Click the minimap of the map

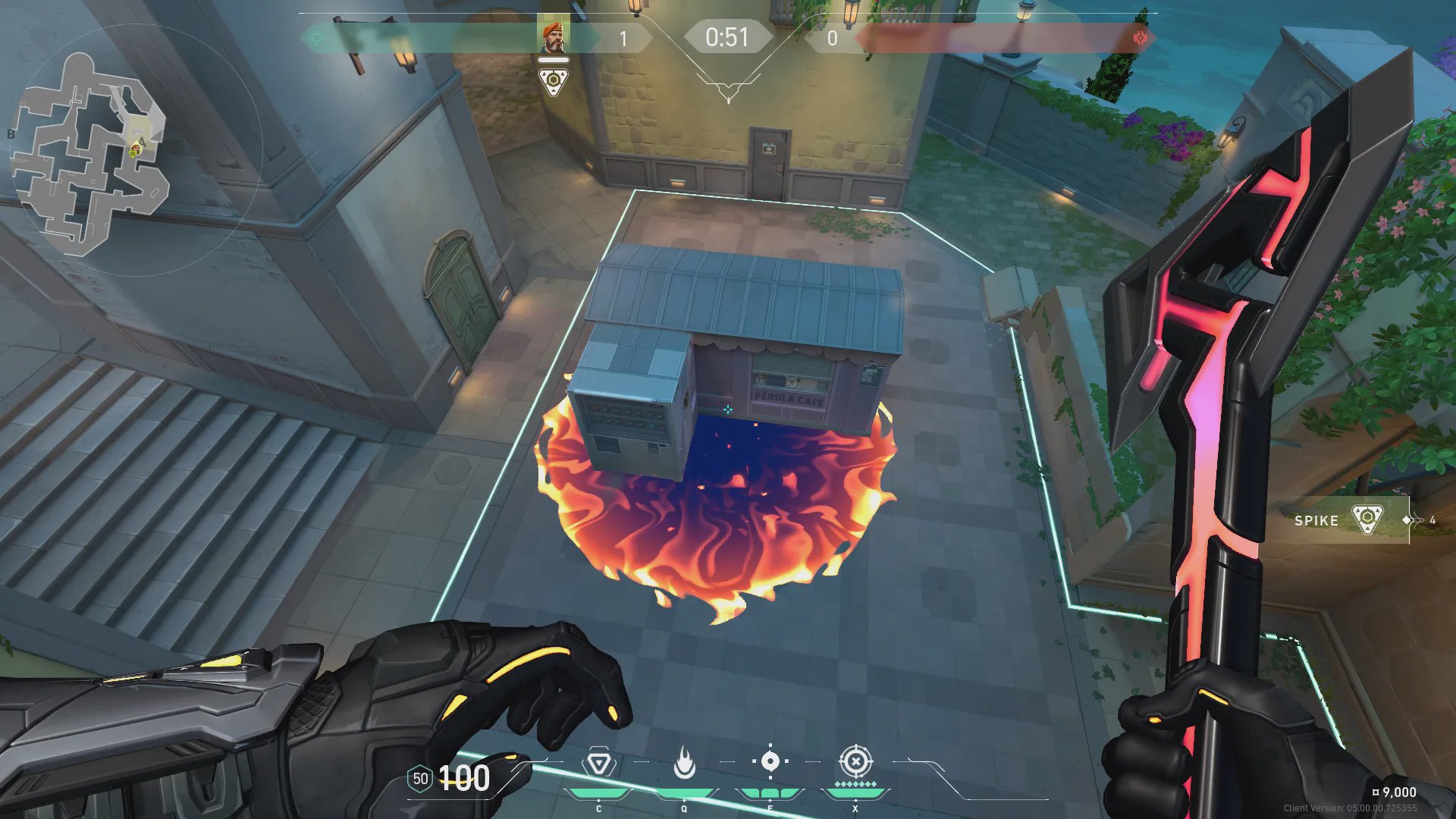coord(91,152)
